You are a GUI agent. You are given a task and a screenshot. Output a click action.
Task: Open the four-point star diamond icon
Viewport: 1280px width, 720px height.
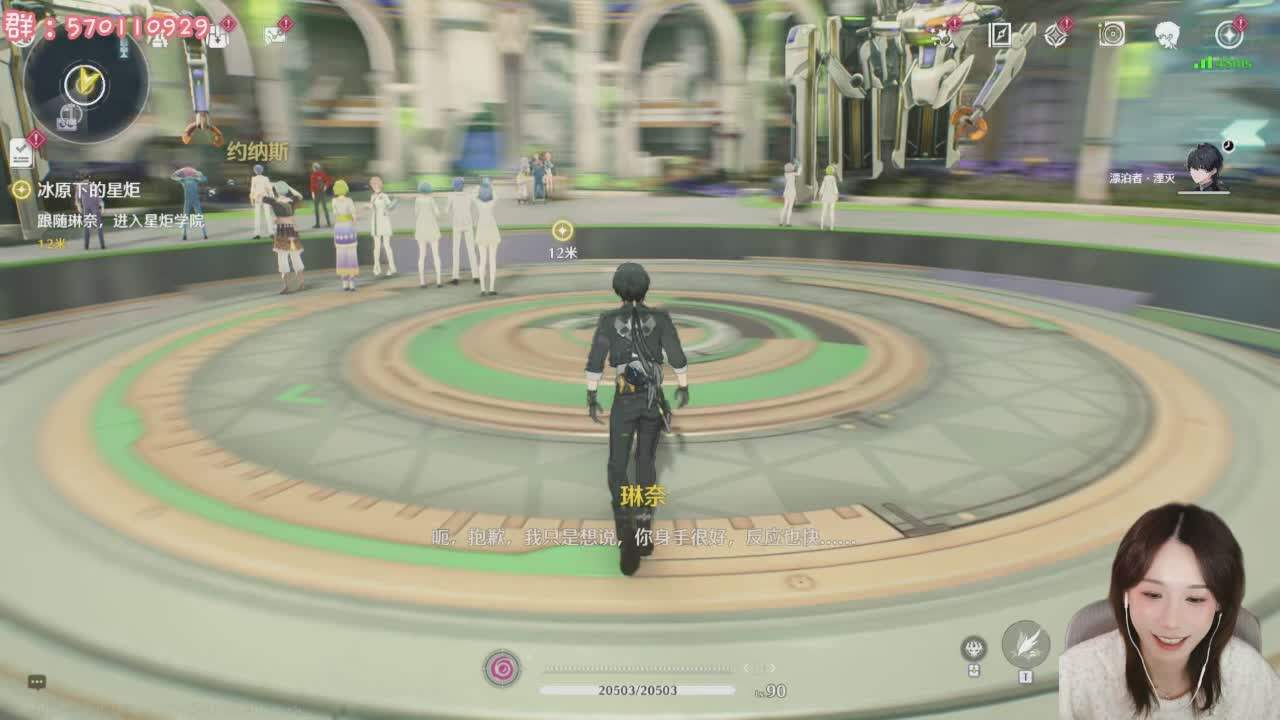pos(1055,35)
